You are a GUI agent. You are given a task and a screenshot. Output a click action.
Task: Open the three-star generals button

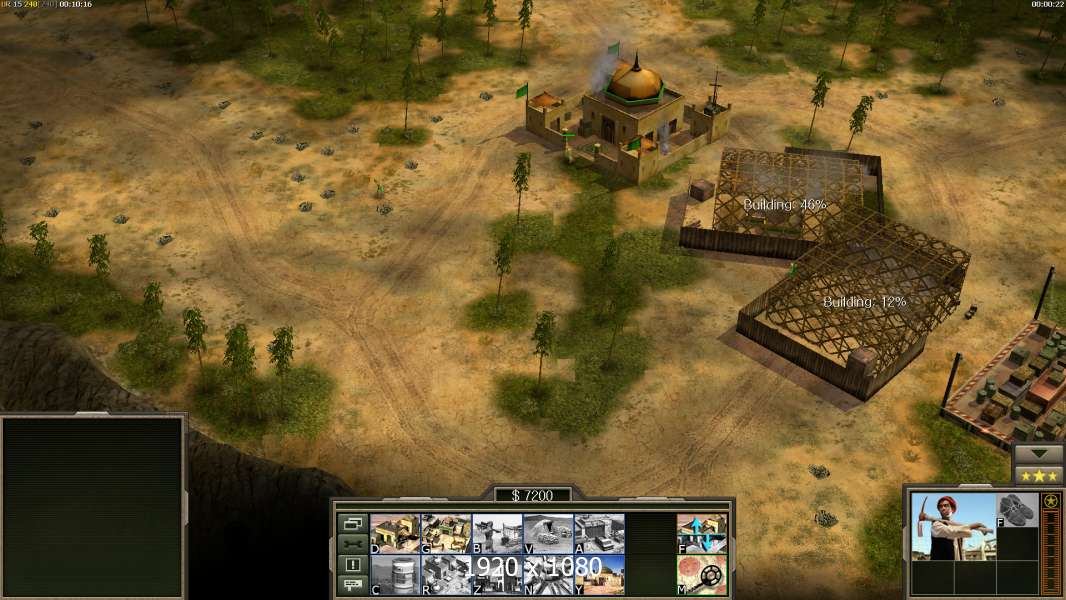[x=1038, y=475]
